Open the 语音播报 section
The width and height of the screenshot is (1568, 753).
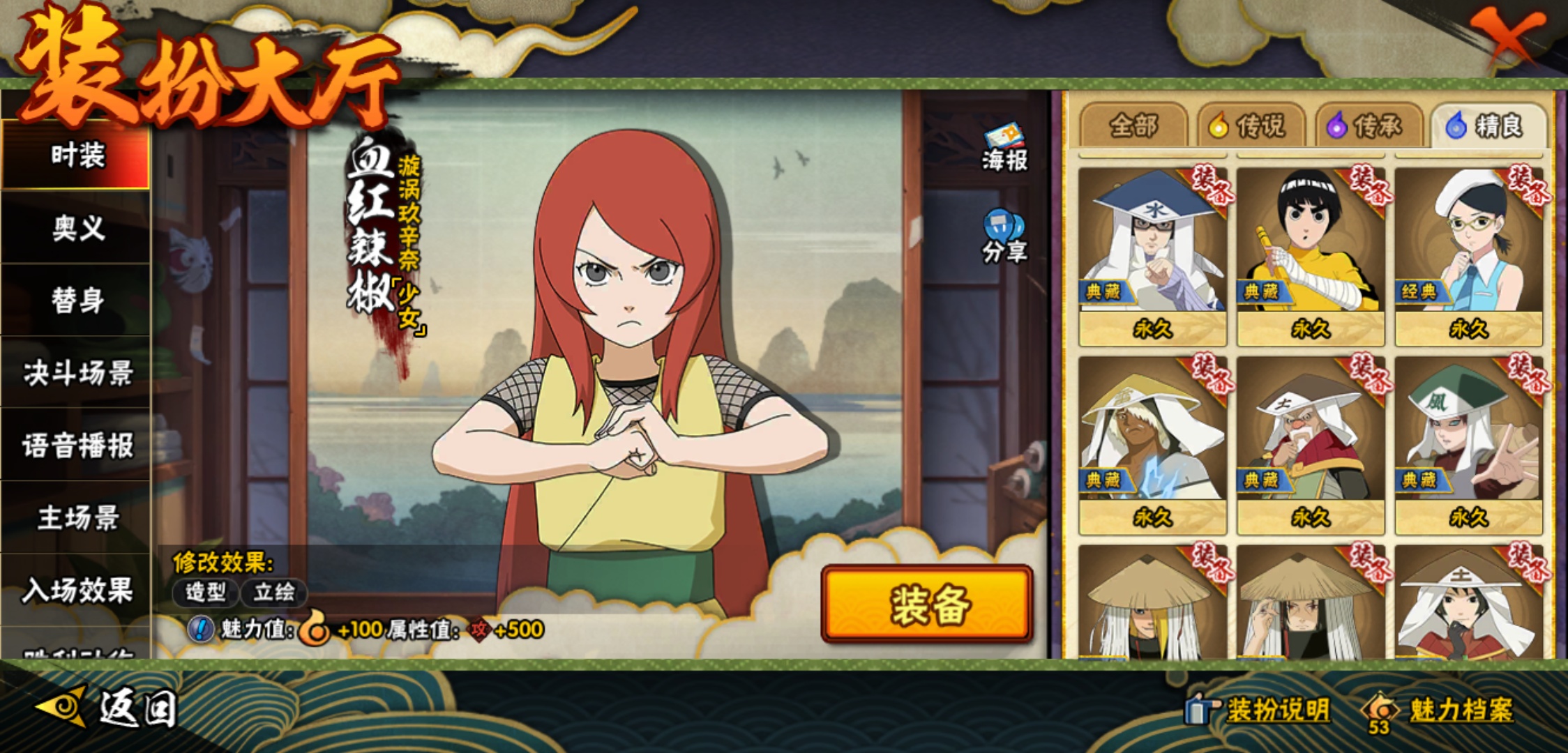[77, 446]
